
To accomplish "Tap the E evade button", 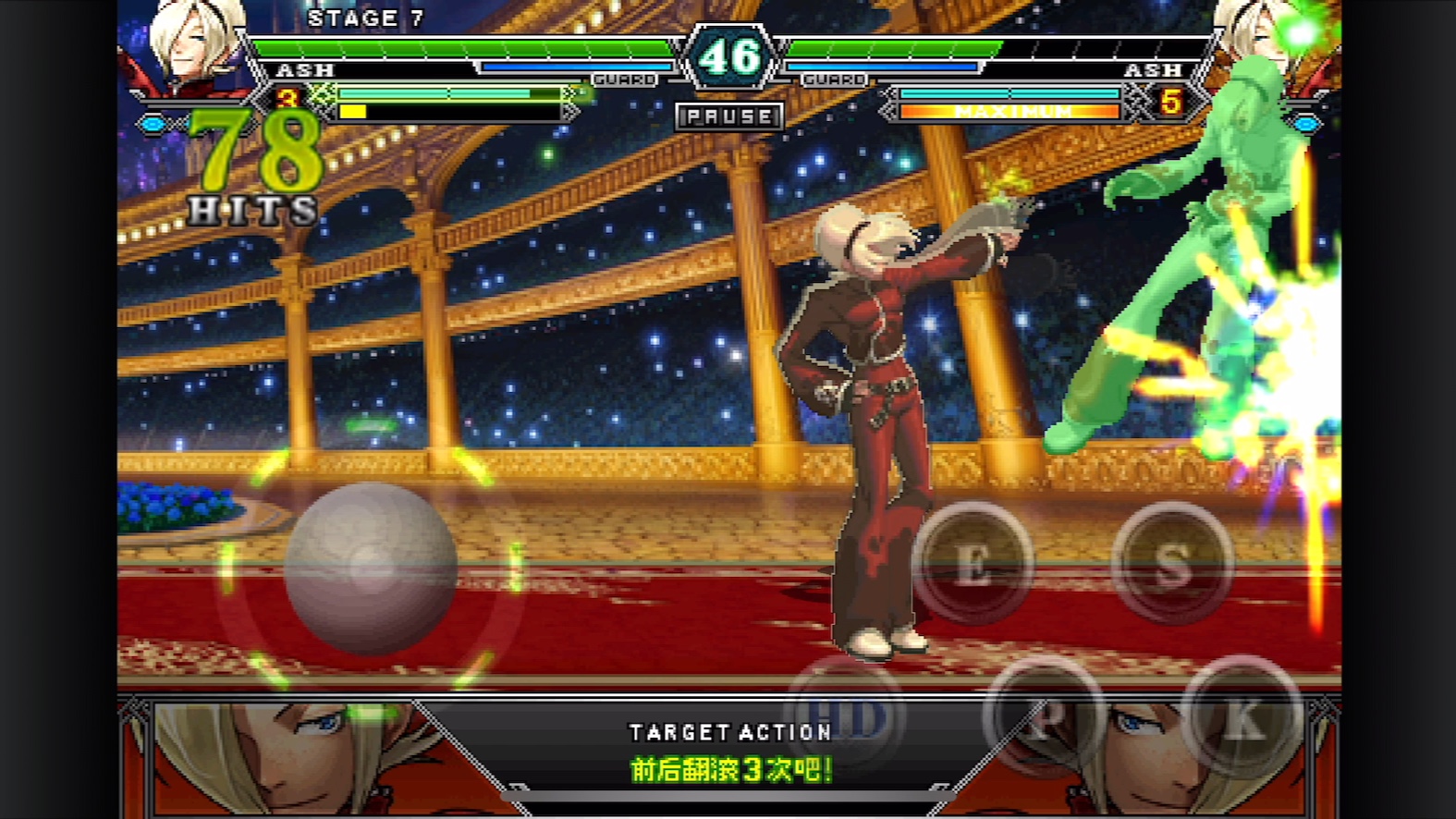I will pos(973,563).
